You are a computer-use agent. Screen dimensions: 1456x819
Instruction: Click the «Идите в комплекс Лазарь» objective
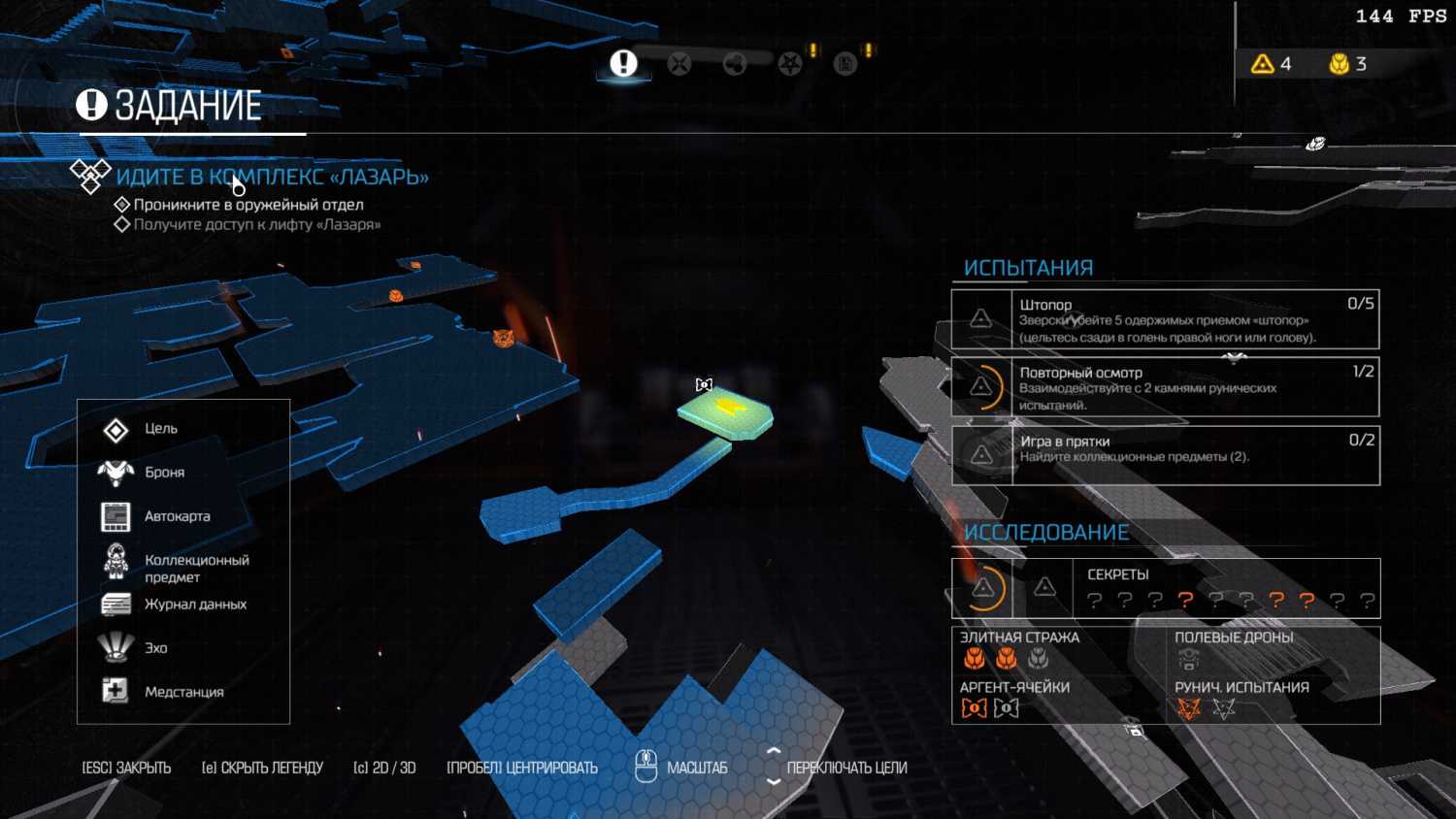click(272, 177)
